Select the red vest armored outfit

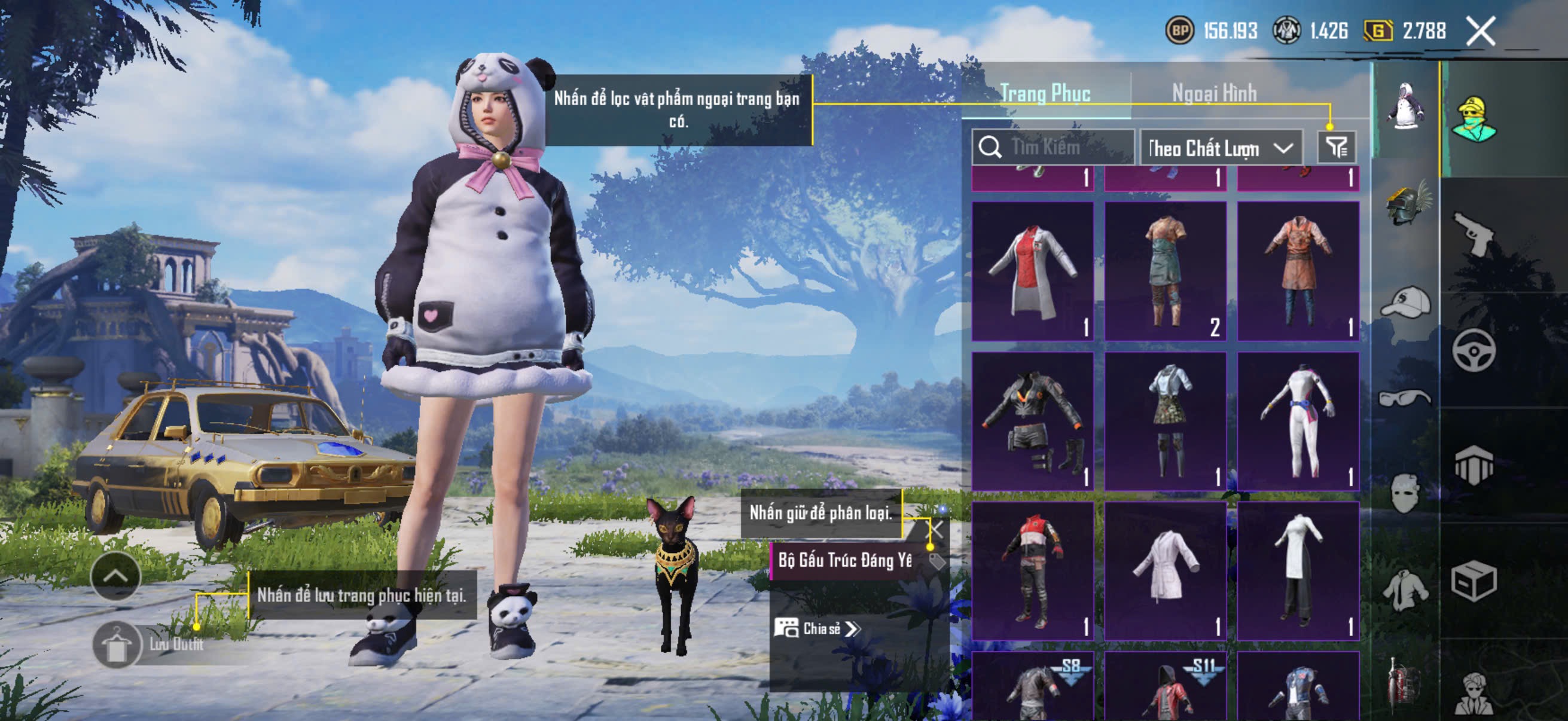(x=1032, y=570)
